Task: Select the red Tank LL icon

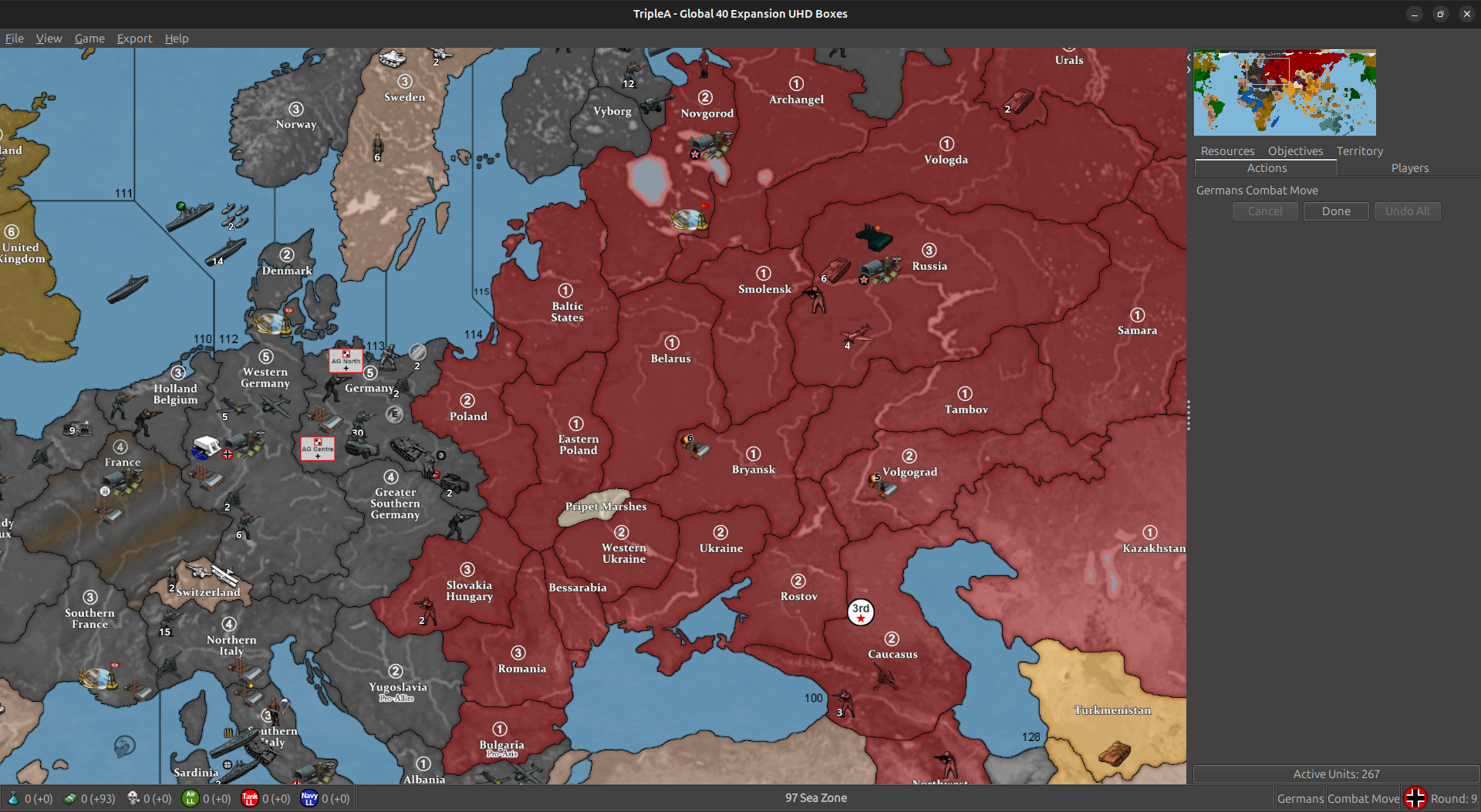Action: 249,799
